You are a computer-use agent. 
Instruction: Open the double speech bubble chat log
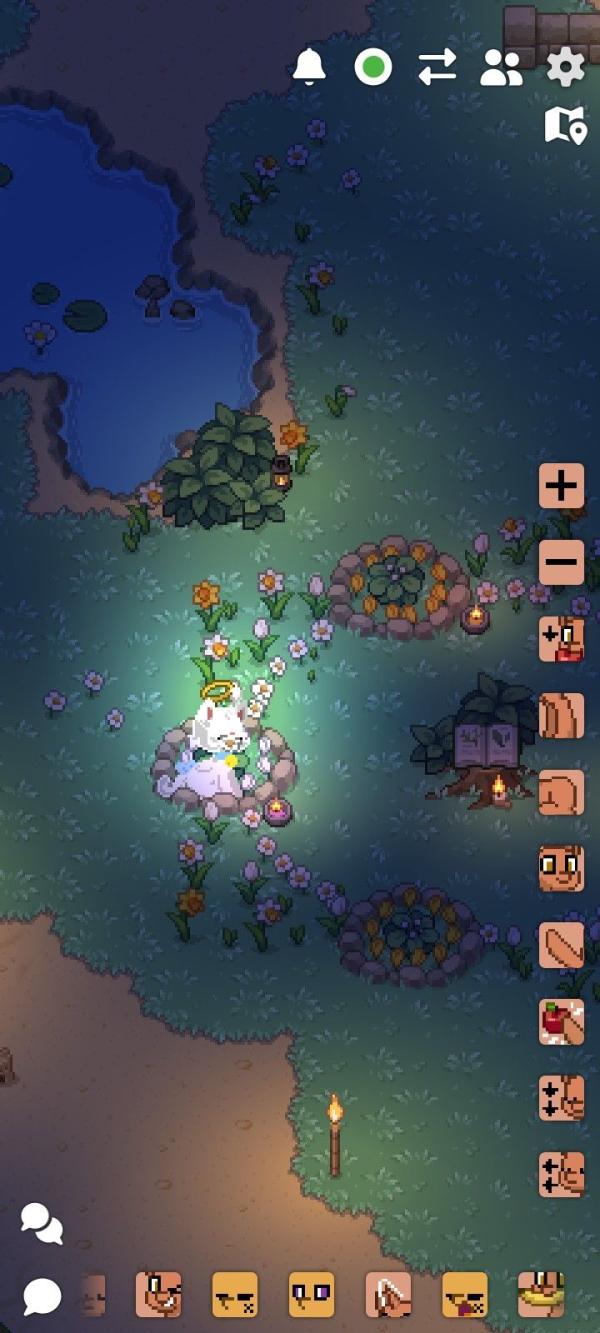[x=41, y=1223]
